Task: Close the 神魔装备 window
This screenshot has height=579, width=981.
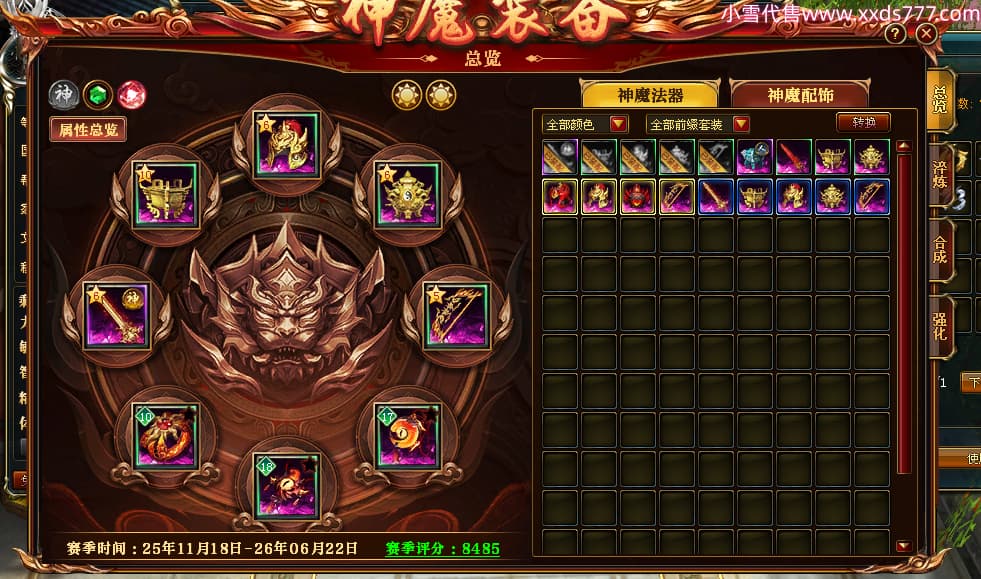Action: [x=926, y=35]
